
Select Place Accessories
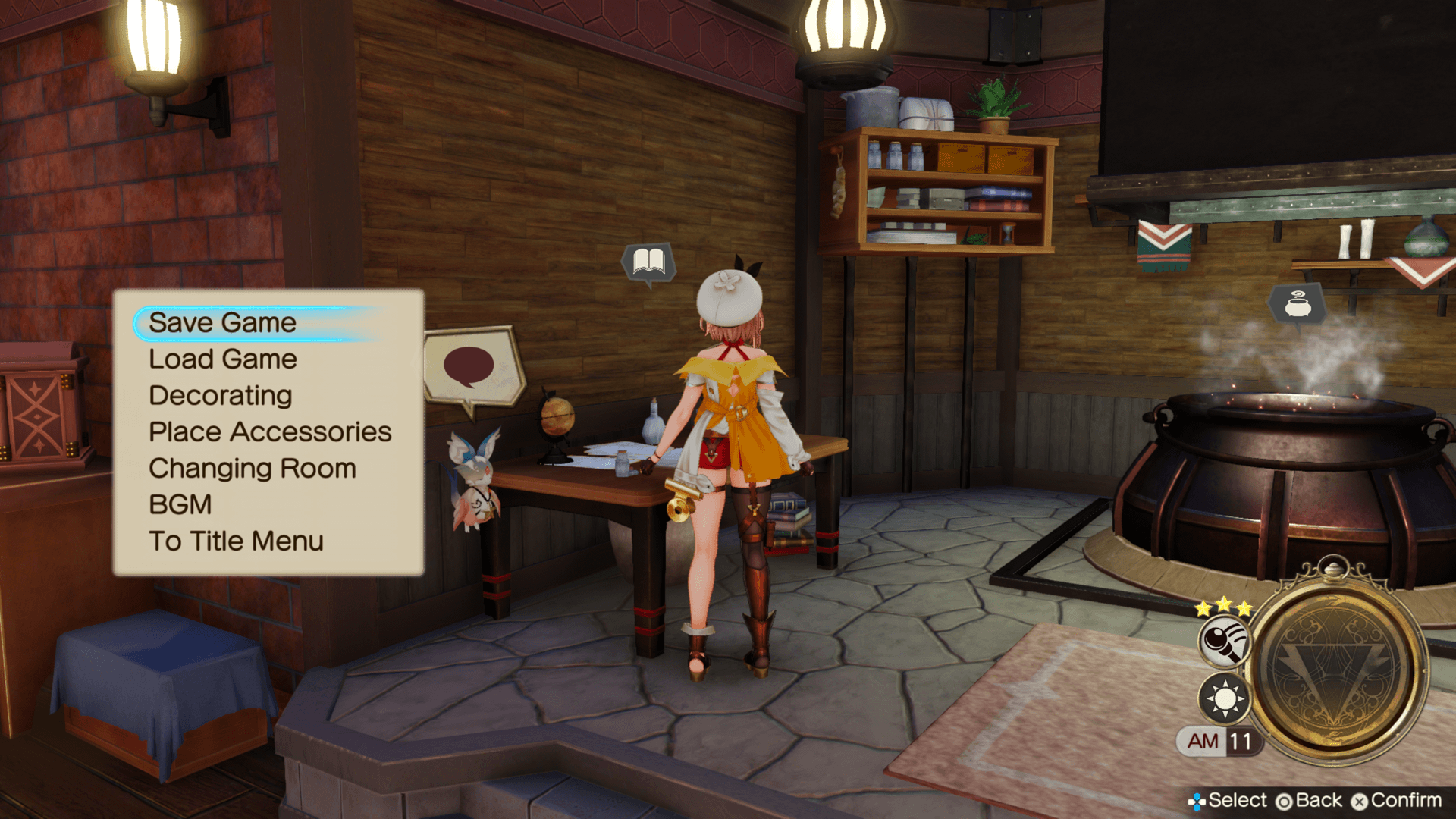[x=269, y=432]
